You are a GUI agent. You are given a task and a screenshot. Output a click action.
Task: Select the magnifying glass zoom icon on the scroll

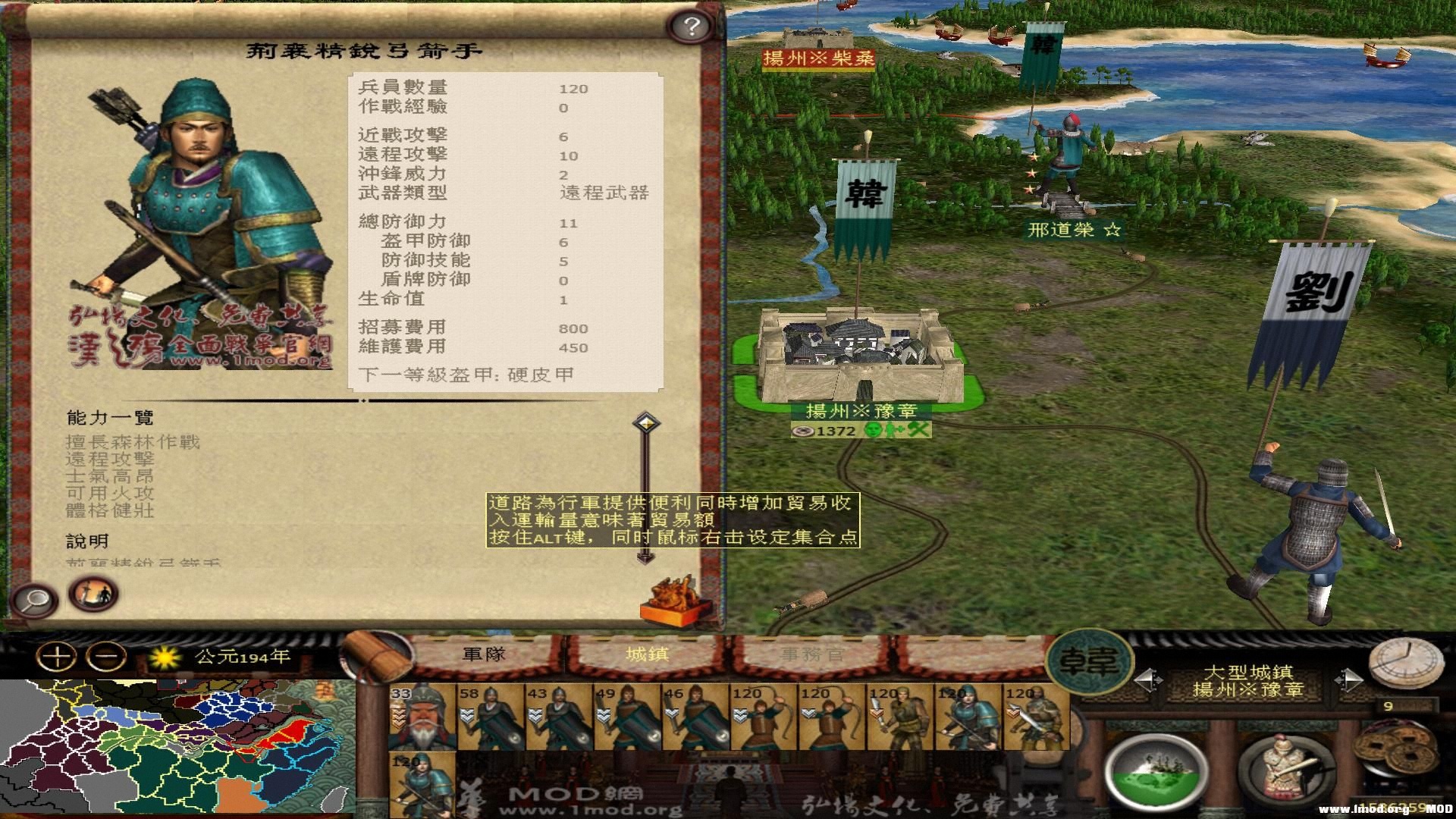34,600
